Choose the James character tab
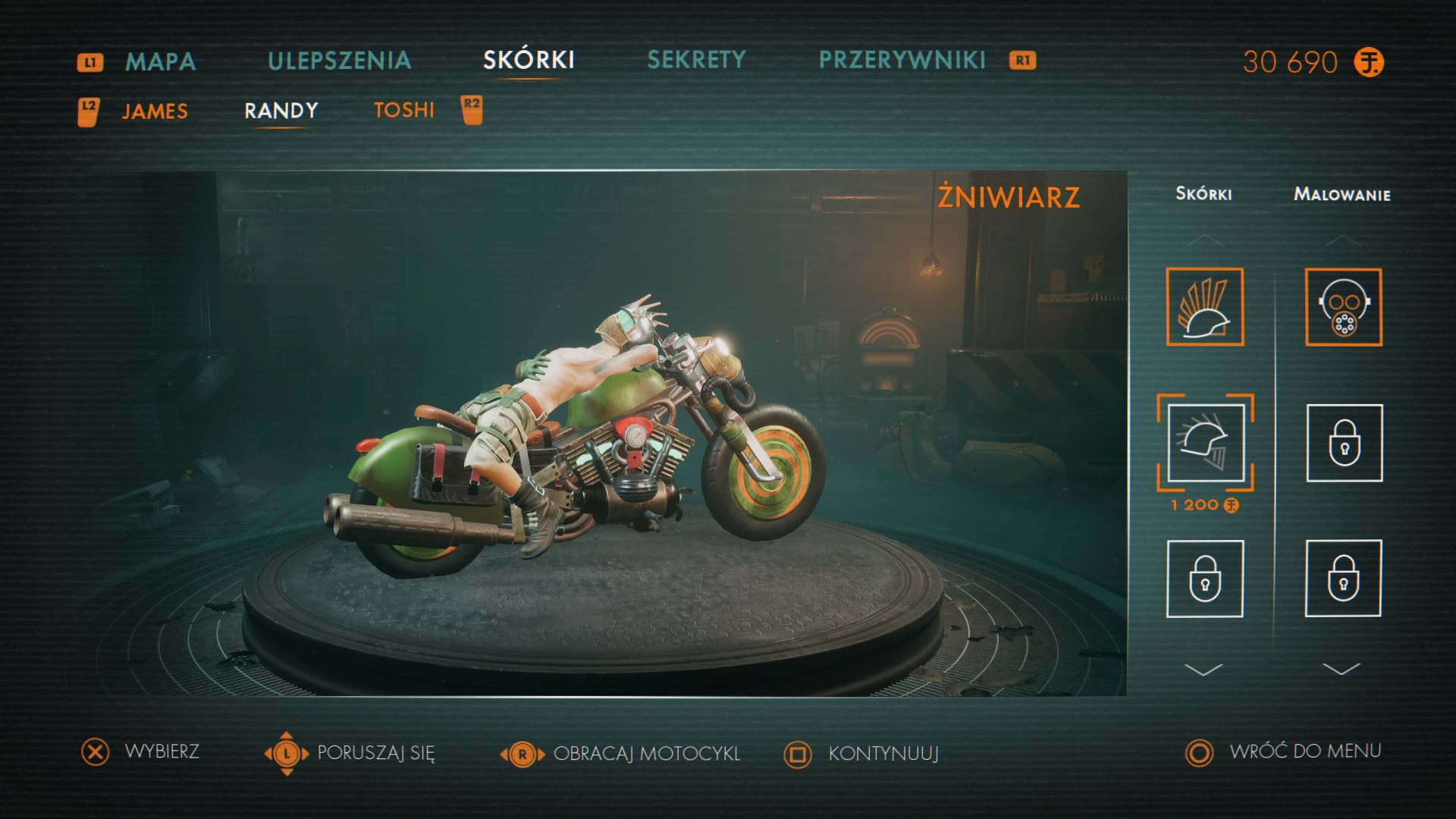 155,111
